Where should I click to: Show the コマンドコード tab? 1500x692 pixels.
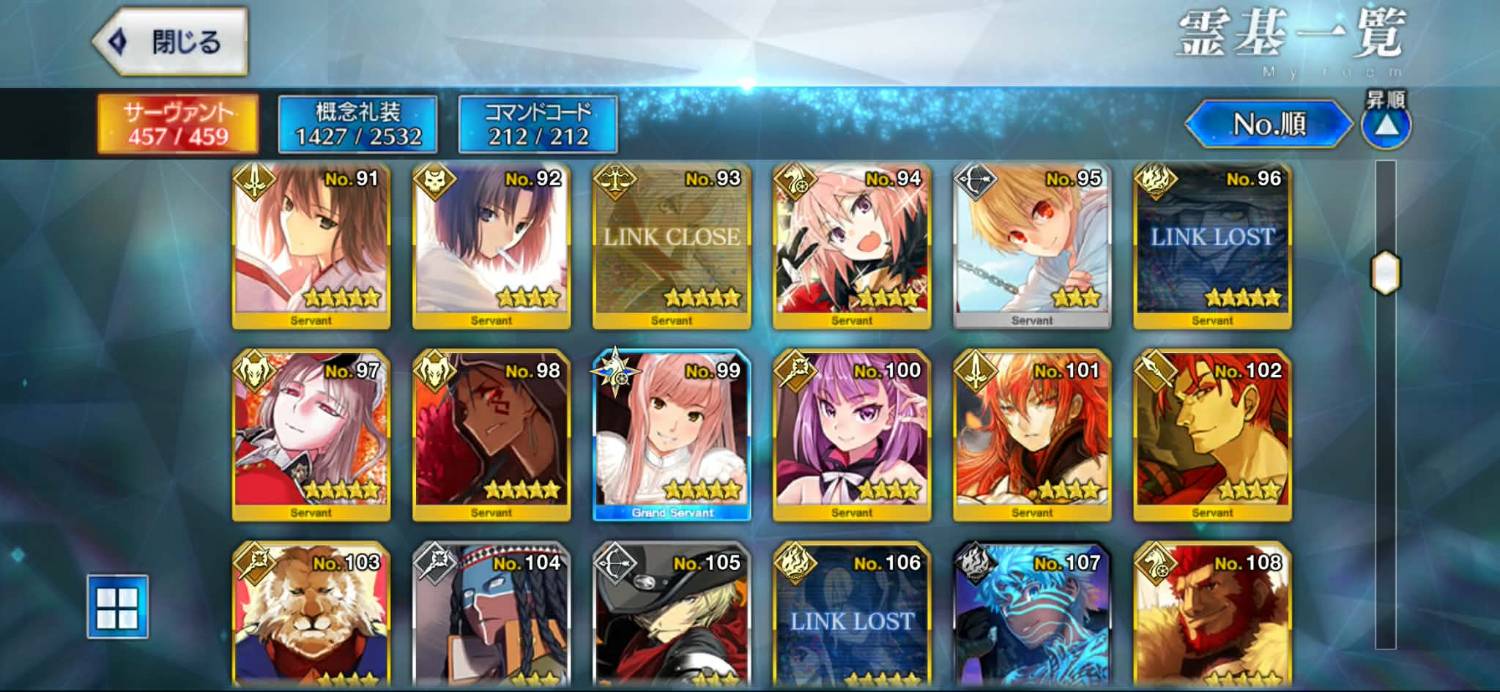click(538, 124)
